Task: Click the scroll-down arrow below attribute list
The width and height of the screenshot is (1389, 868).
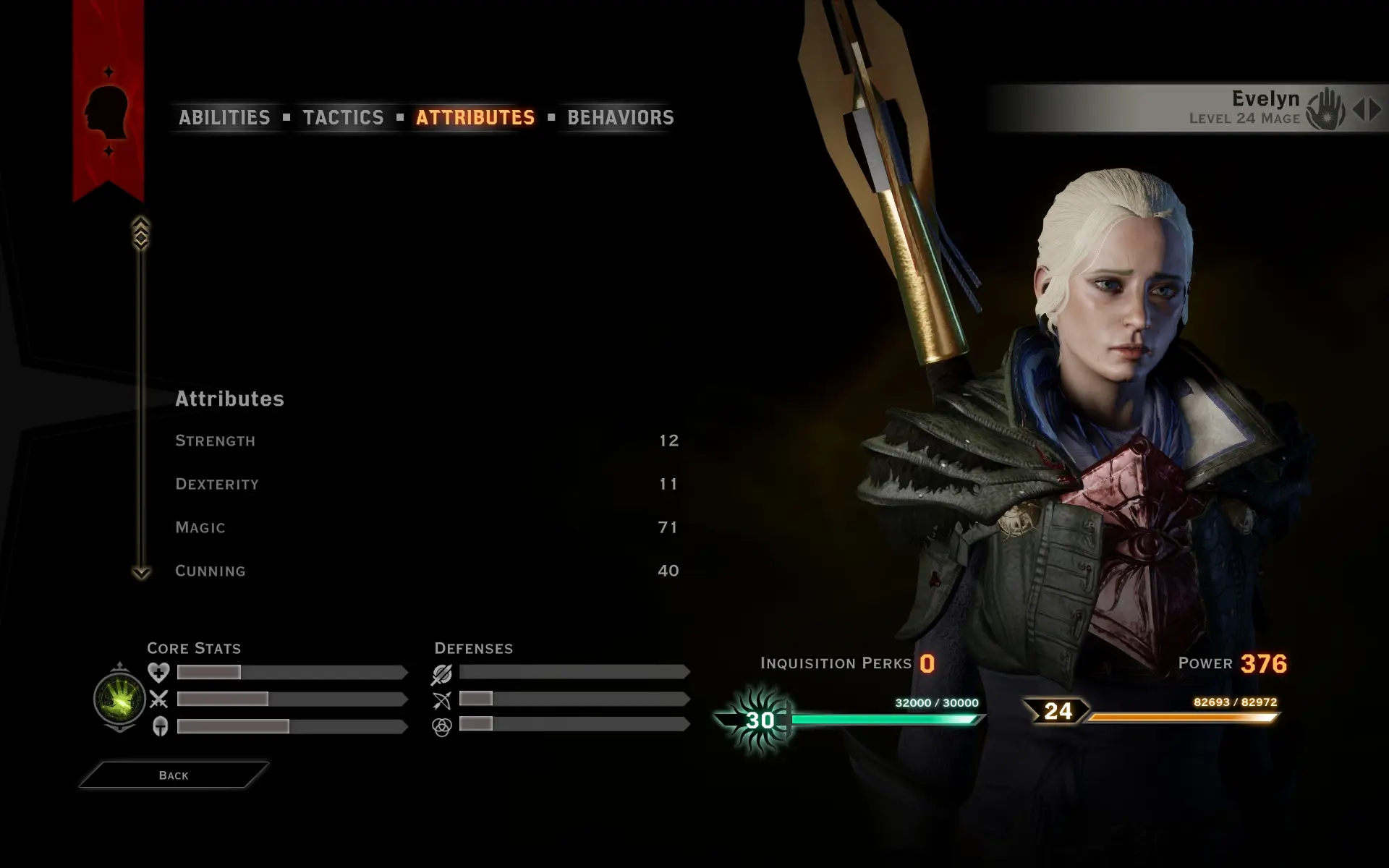Action: point(141,573)
